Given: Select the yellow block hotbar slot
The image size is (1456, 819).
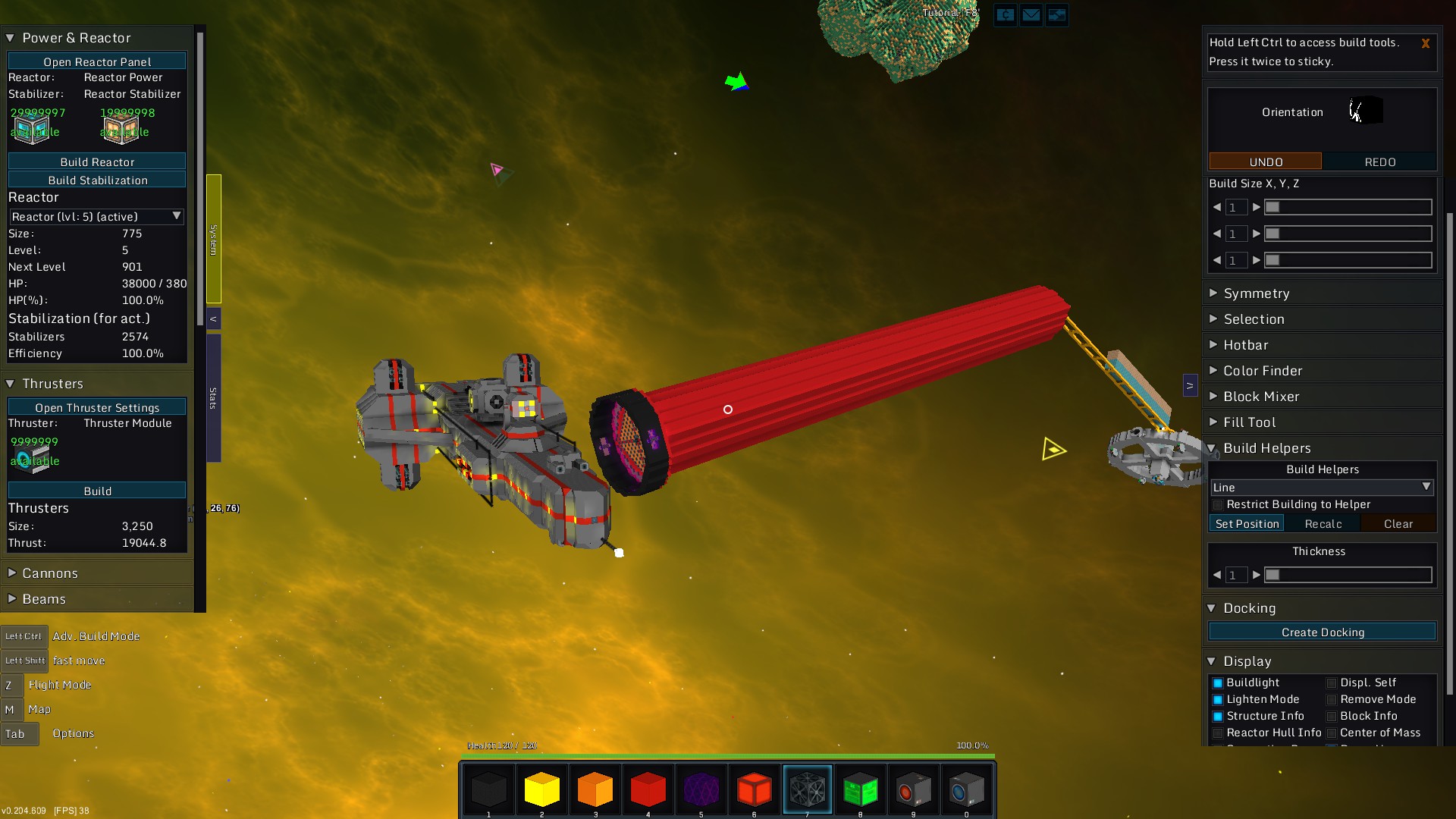Looking at the screenshot, I should point(541,789).
